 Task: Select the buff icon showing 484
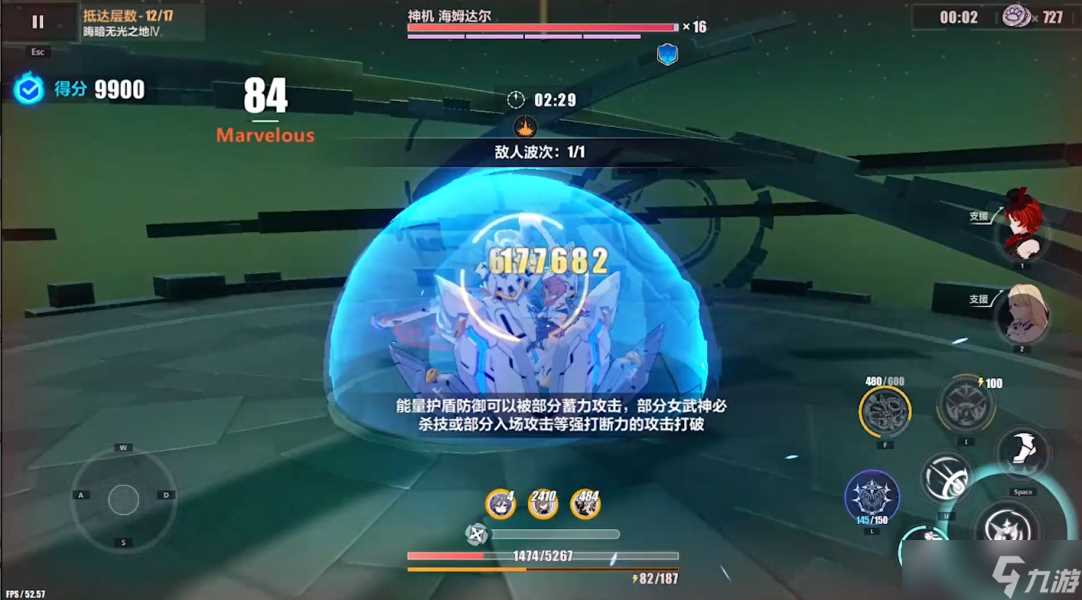pyautogui.click(x=586, y=504)
